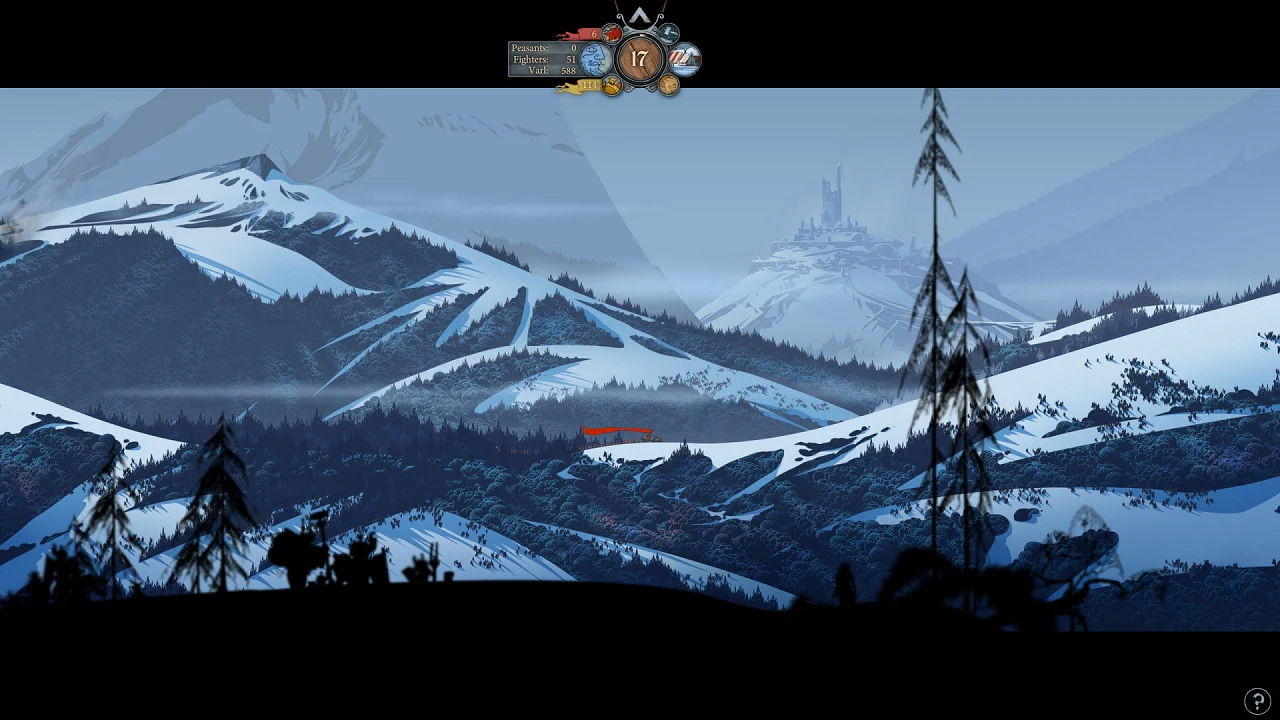This screenshot has height=720, width=1280.
Task: Open the game menu via the silver chevron arrow
Action: click(x=640, y=16)
